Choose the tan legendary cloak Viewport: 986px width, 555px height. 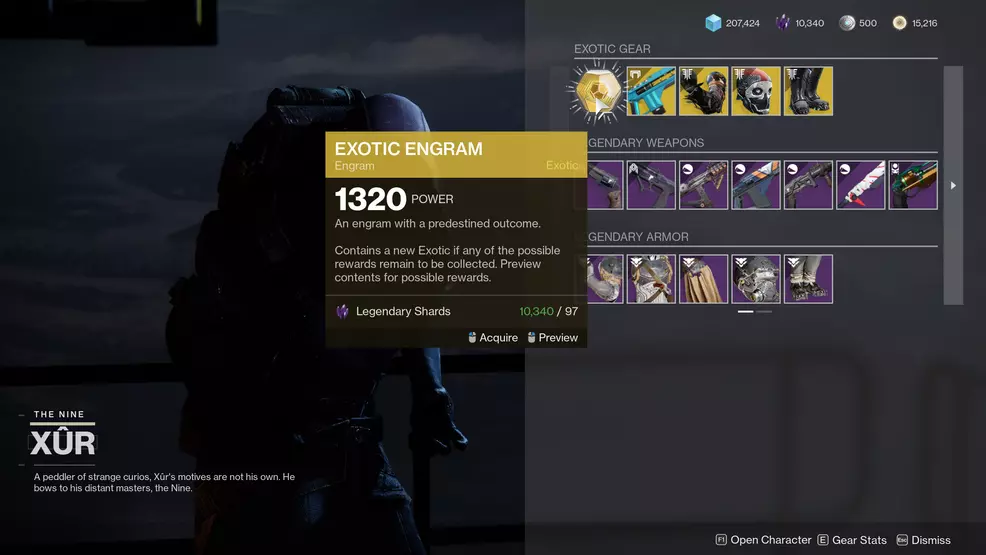703,279
